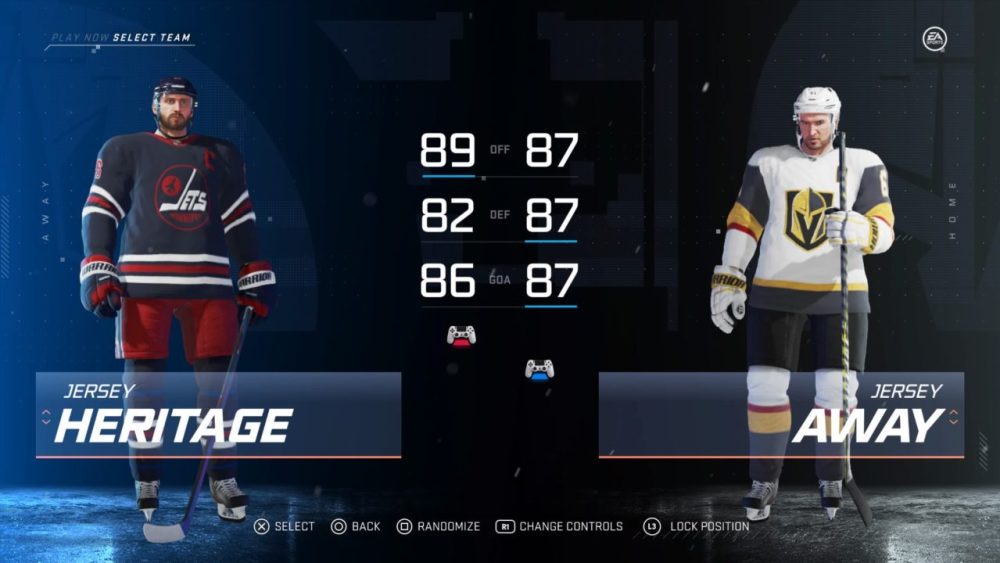Choose the Golden Knights Away jersey panel
This screenshot has width=1000, height=563.
[x=781, y=415]
